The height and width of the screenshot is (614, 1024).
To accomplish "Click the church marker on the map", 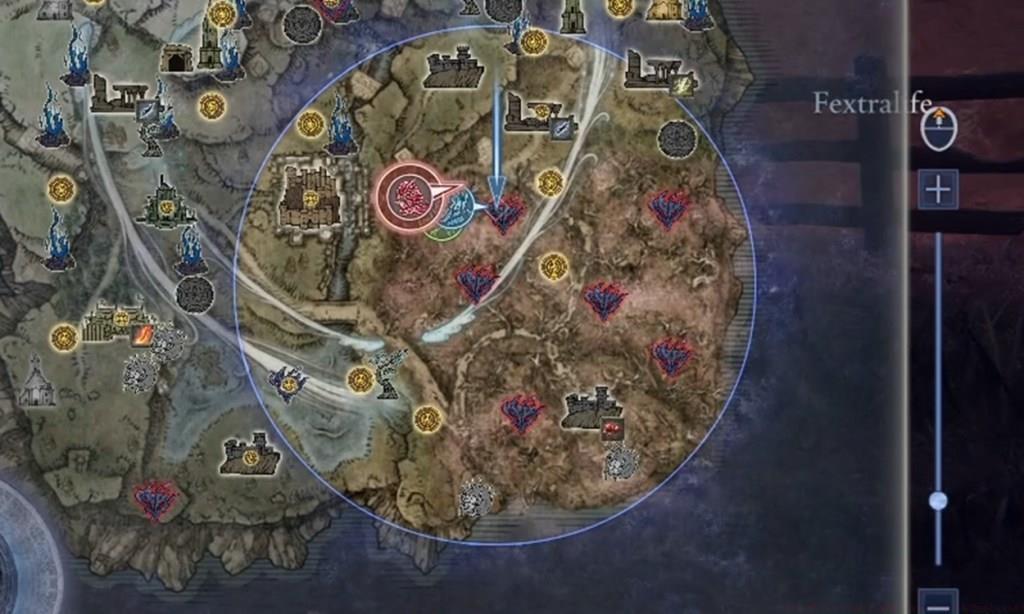I will [x=38, y=381].
